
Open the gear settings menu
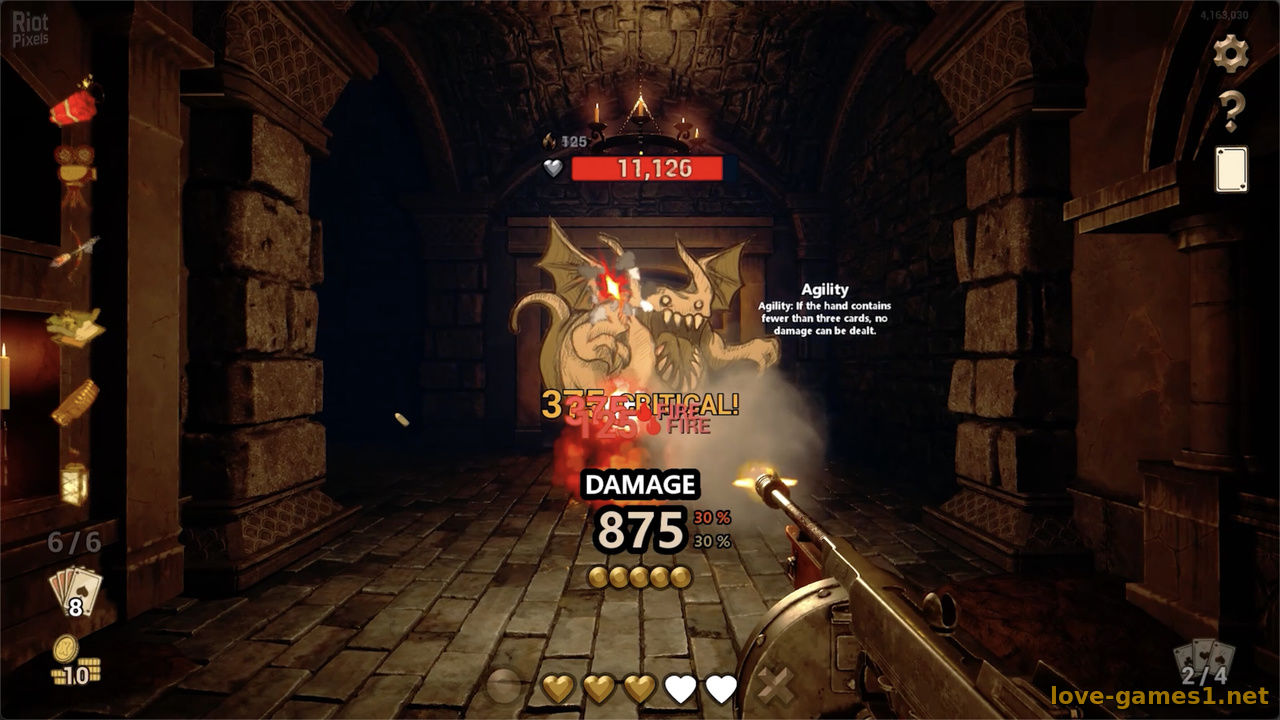1231,53
